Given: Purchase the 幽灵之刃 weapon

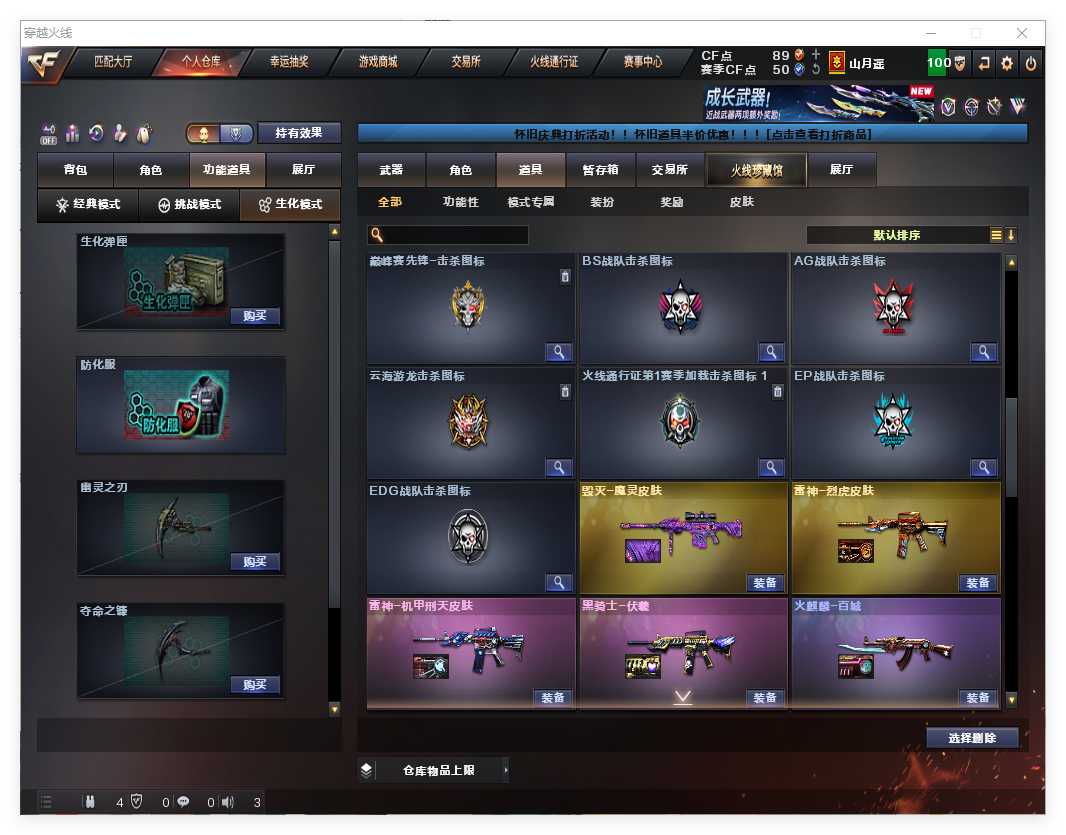Looking at the screenshot, I should pos(254,562).
